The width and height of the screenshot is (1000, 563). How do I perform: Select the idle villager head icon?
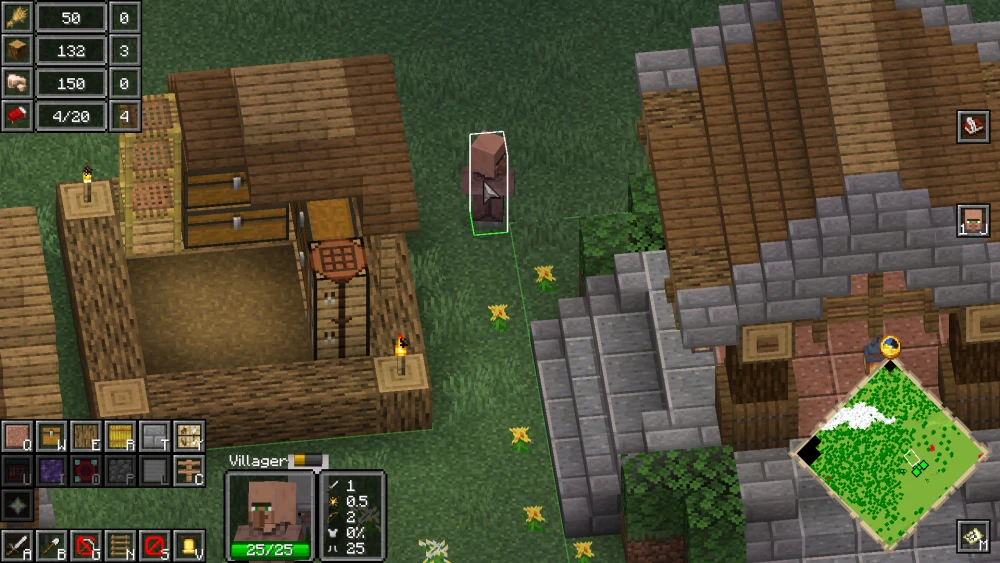(x=973, y=219)
